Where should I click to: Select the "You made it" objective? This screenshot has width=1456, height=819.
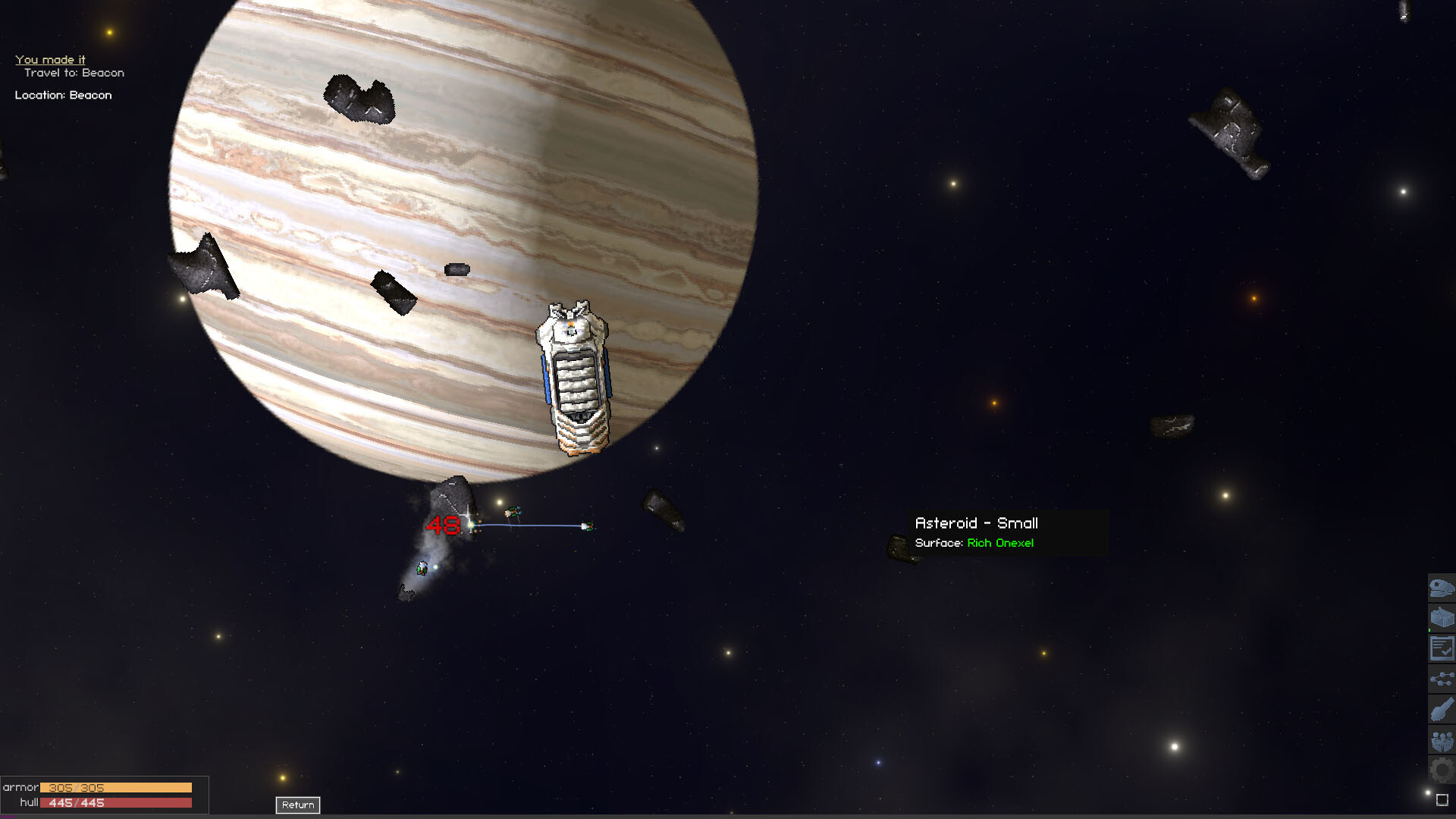tap(50, 59)
